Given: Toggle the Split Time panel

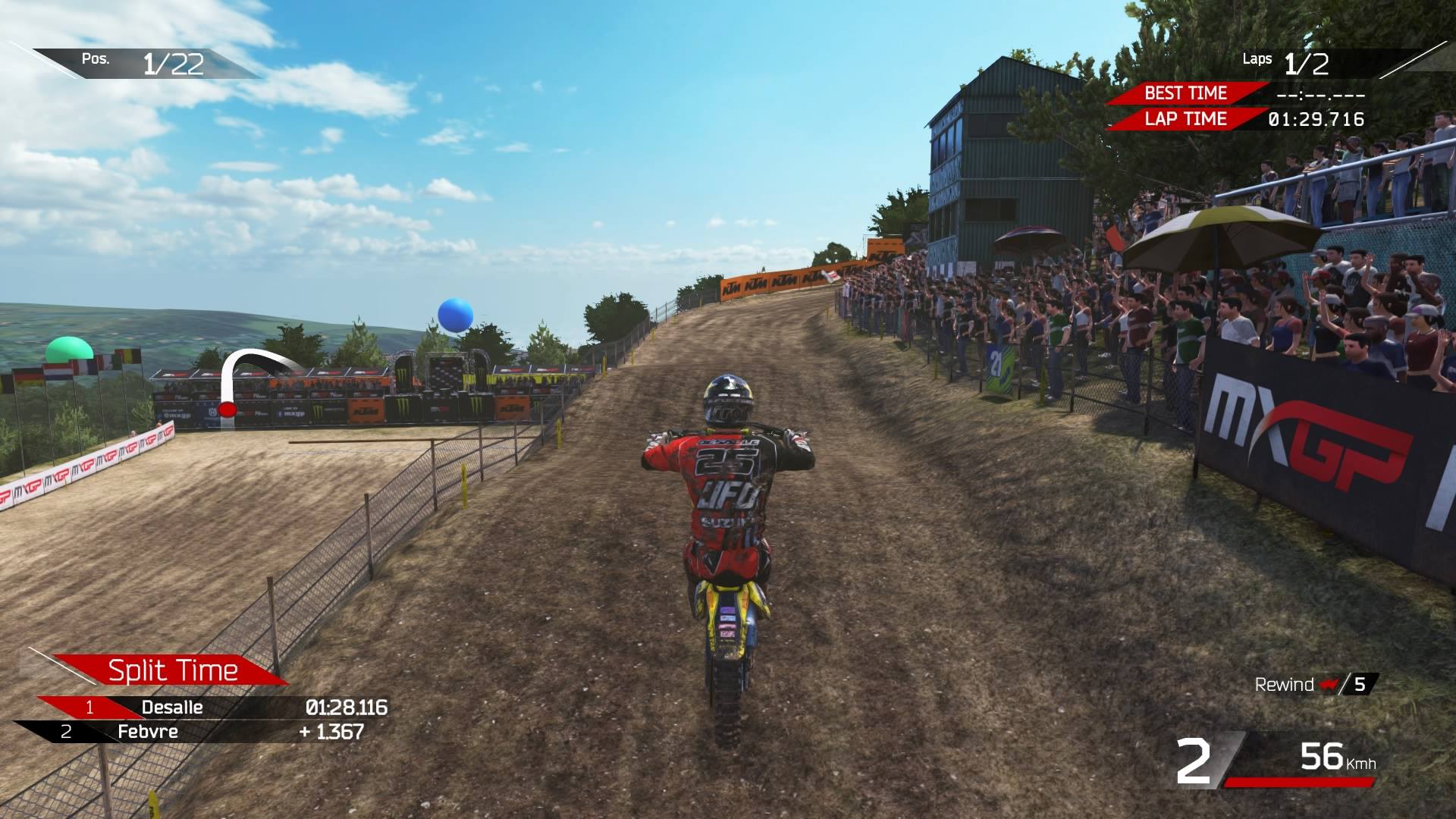Looking at the screenshot, I should 173,670.
